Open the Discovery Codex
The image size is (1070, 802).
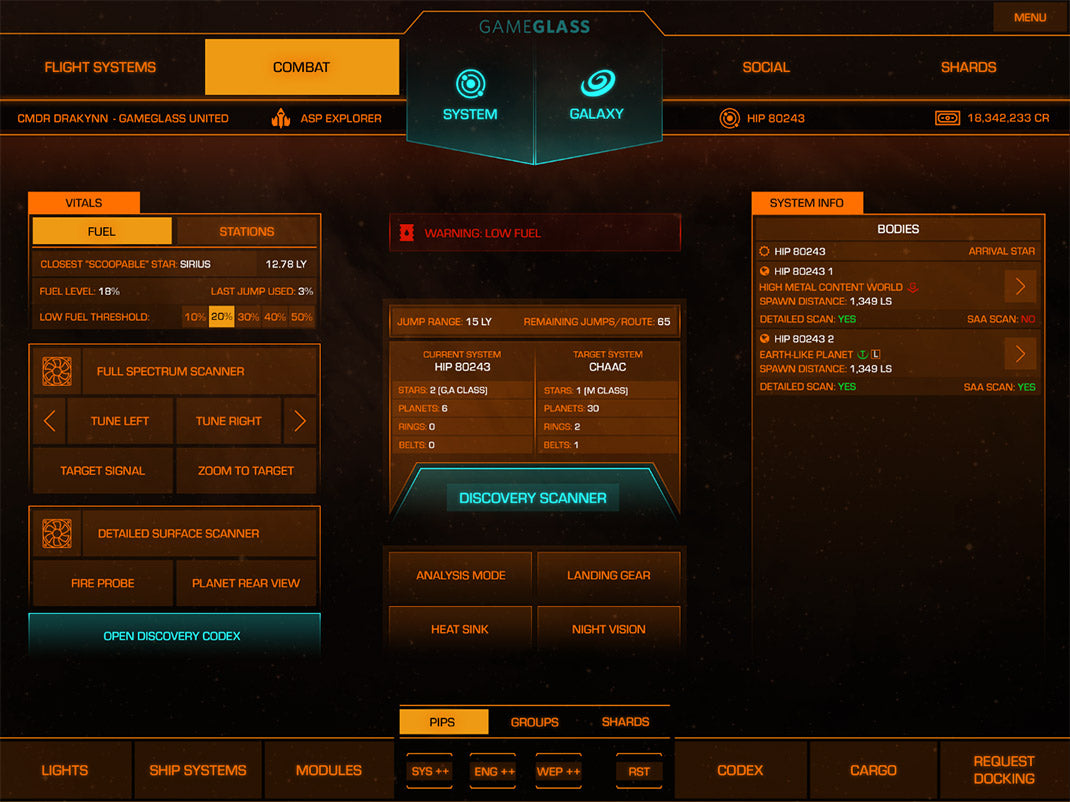click(x=172, y=636)
